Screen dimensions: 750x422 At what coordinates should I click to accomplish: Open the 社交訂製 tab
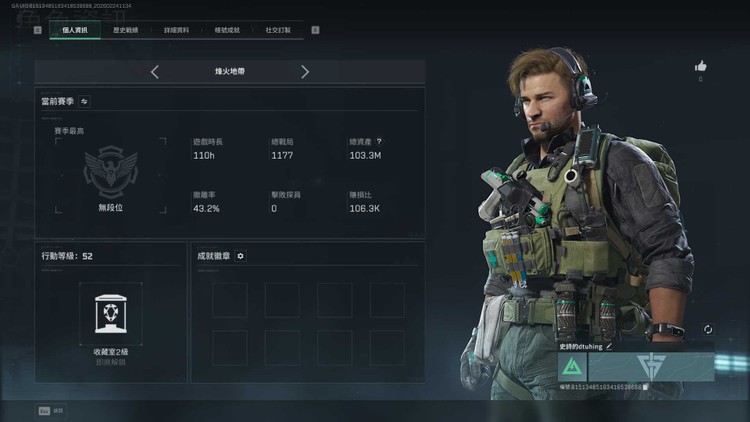278,30
